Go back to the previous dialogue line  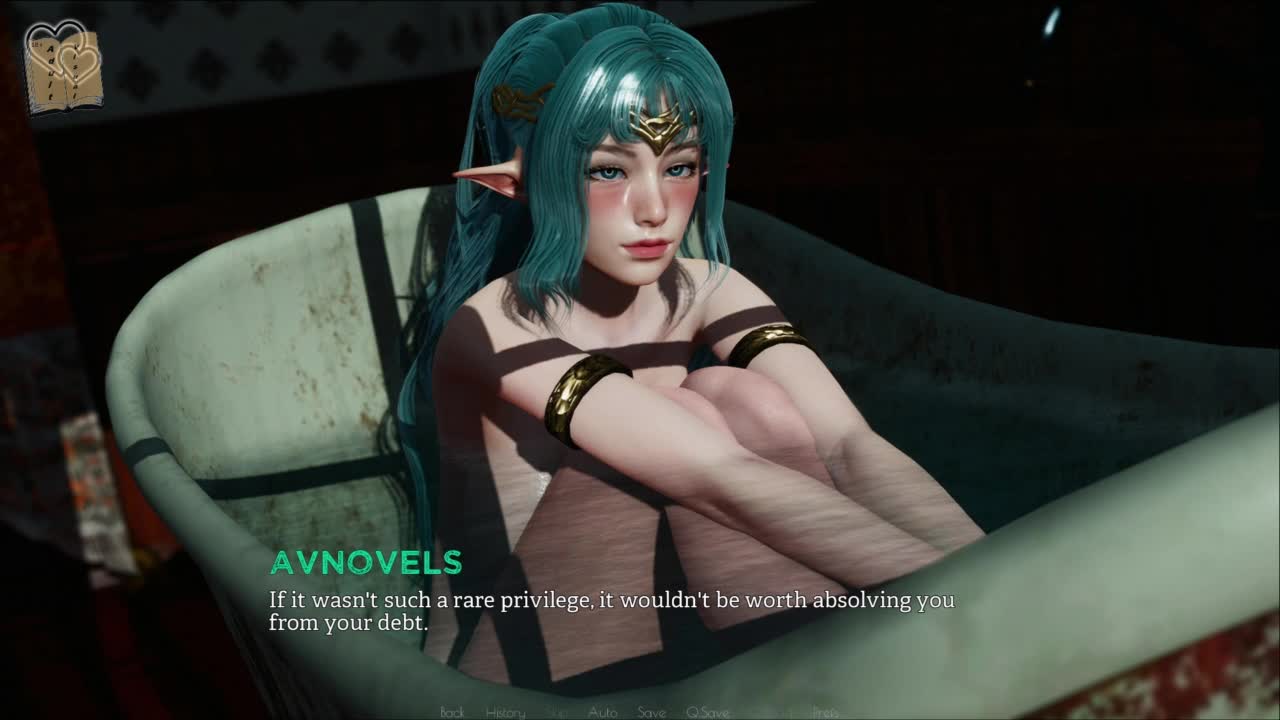(x=452, y=712)
